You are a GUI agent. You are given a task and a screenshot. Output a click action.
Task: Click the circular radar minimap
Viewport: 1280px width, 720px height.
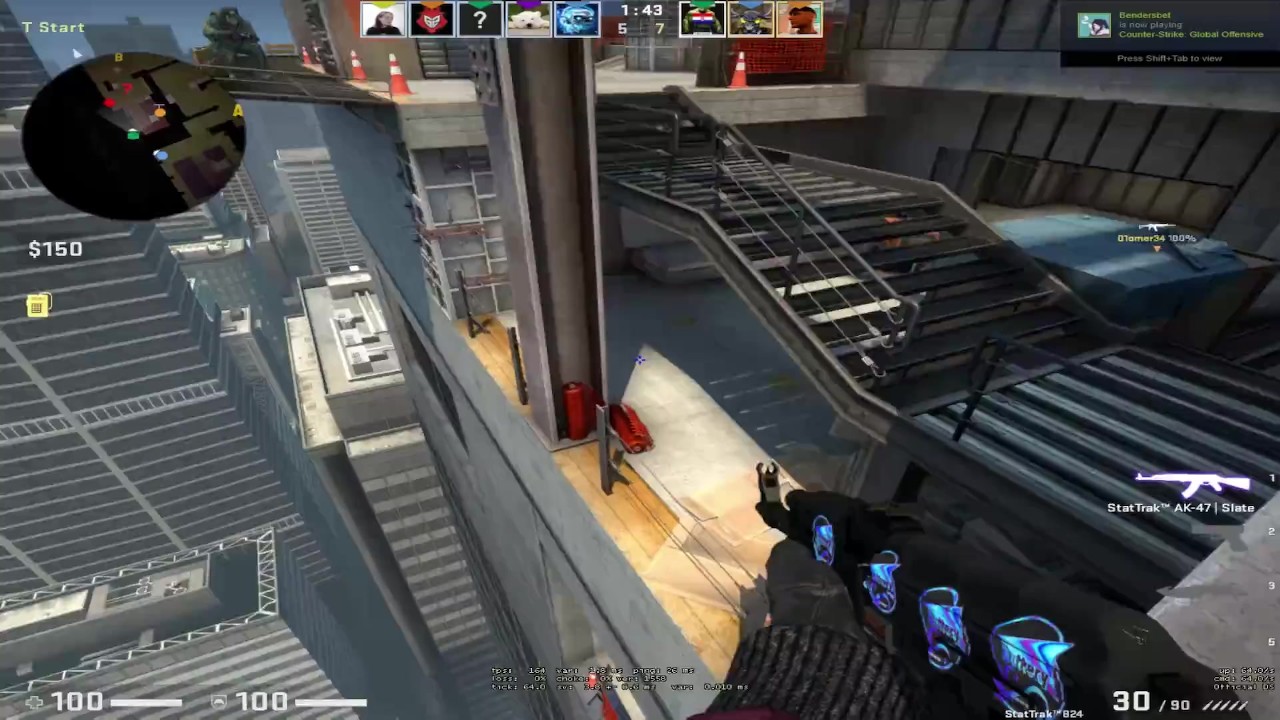pyautogui.click(x=133, y=135)
